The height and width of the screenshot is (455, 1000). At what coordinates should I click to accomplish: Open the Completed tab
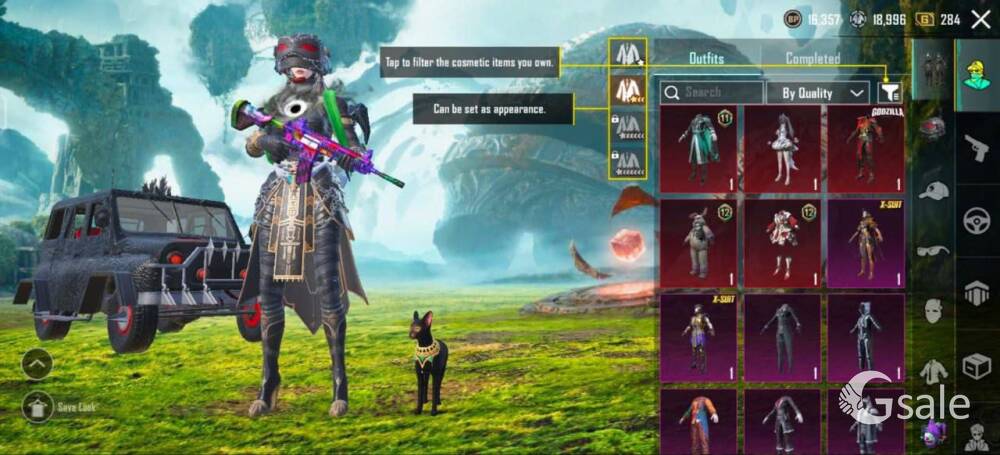812,59
